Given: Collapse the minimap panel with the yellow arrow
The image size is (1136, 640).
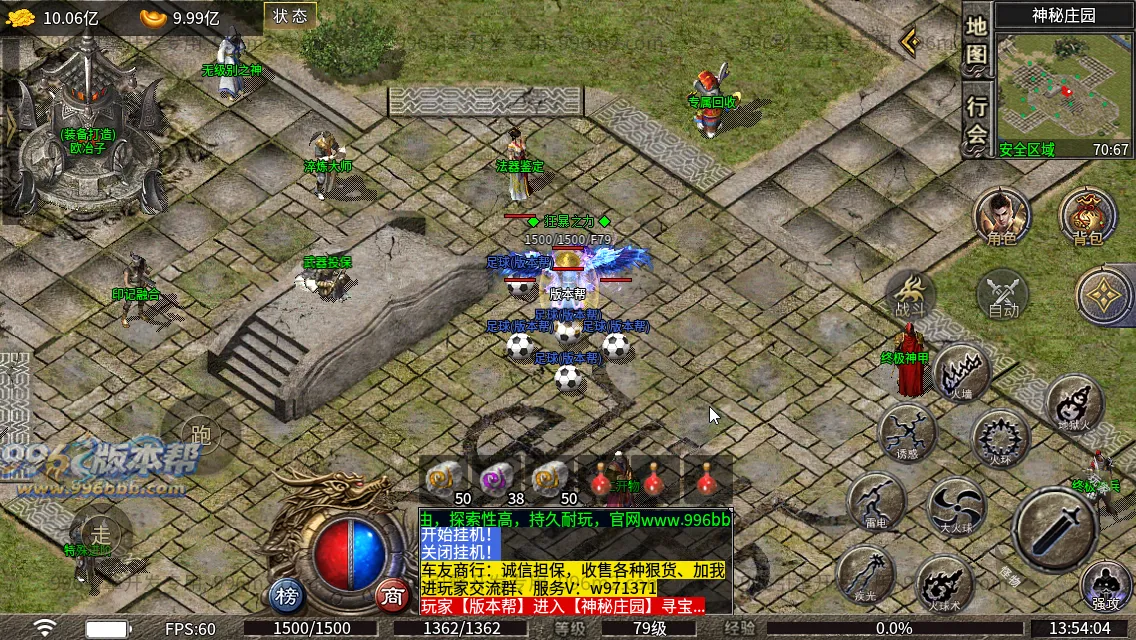Looking at the screenshot, I should tap(908, 42).
